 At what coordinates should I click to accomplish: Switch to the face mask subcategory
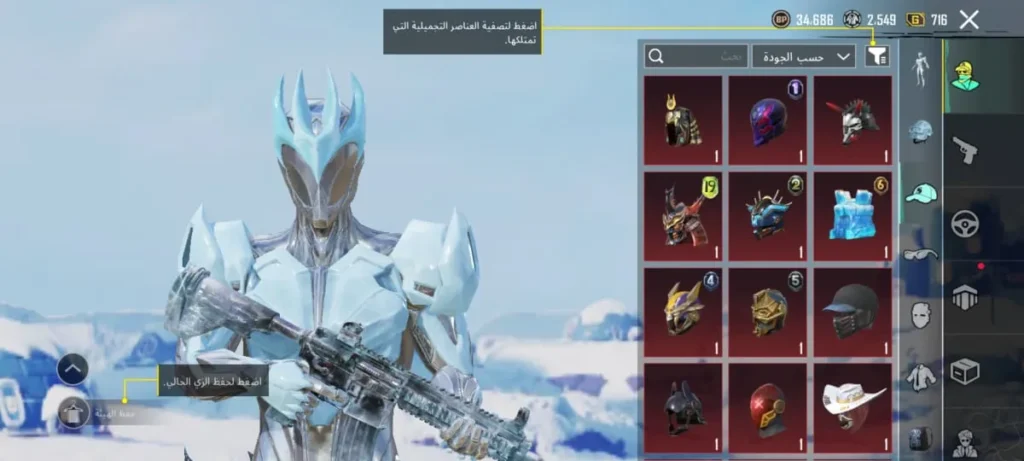point(920,315)
